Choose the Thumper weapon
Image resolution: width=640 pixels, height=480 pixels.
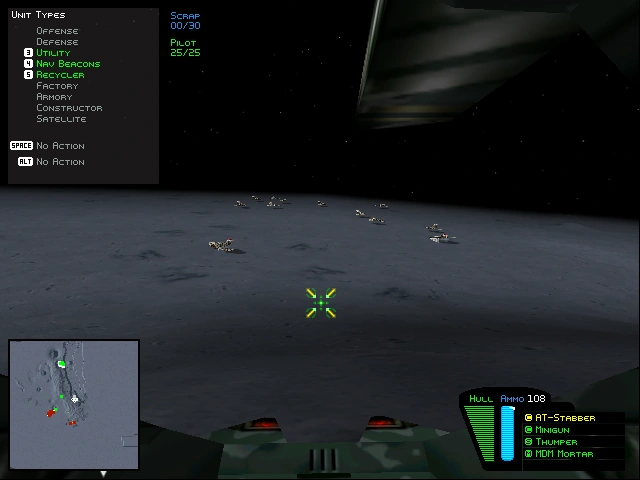(x=556, y=442)
